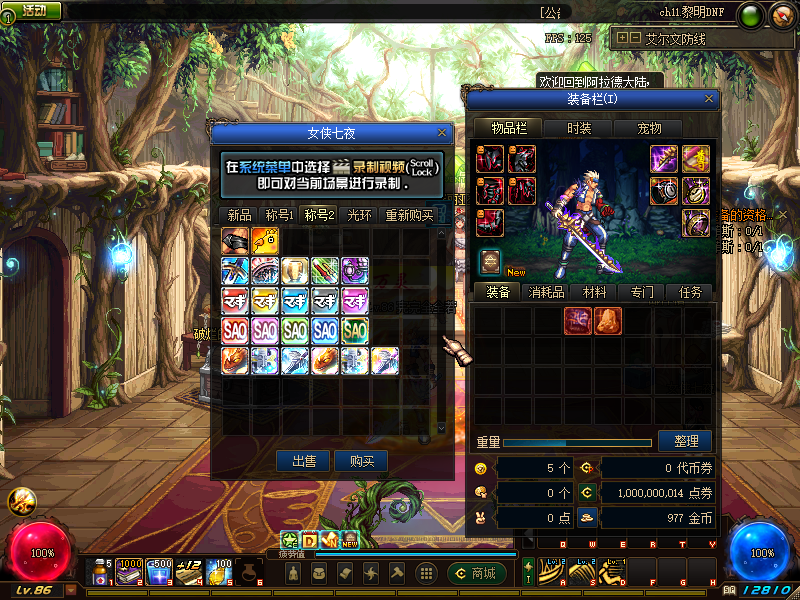Open the 重新购买 buyback tab
The image size is (800, 600).
pos(409,215)
